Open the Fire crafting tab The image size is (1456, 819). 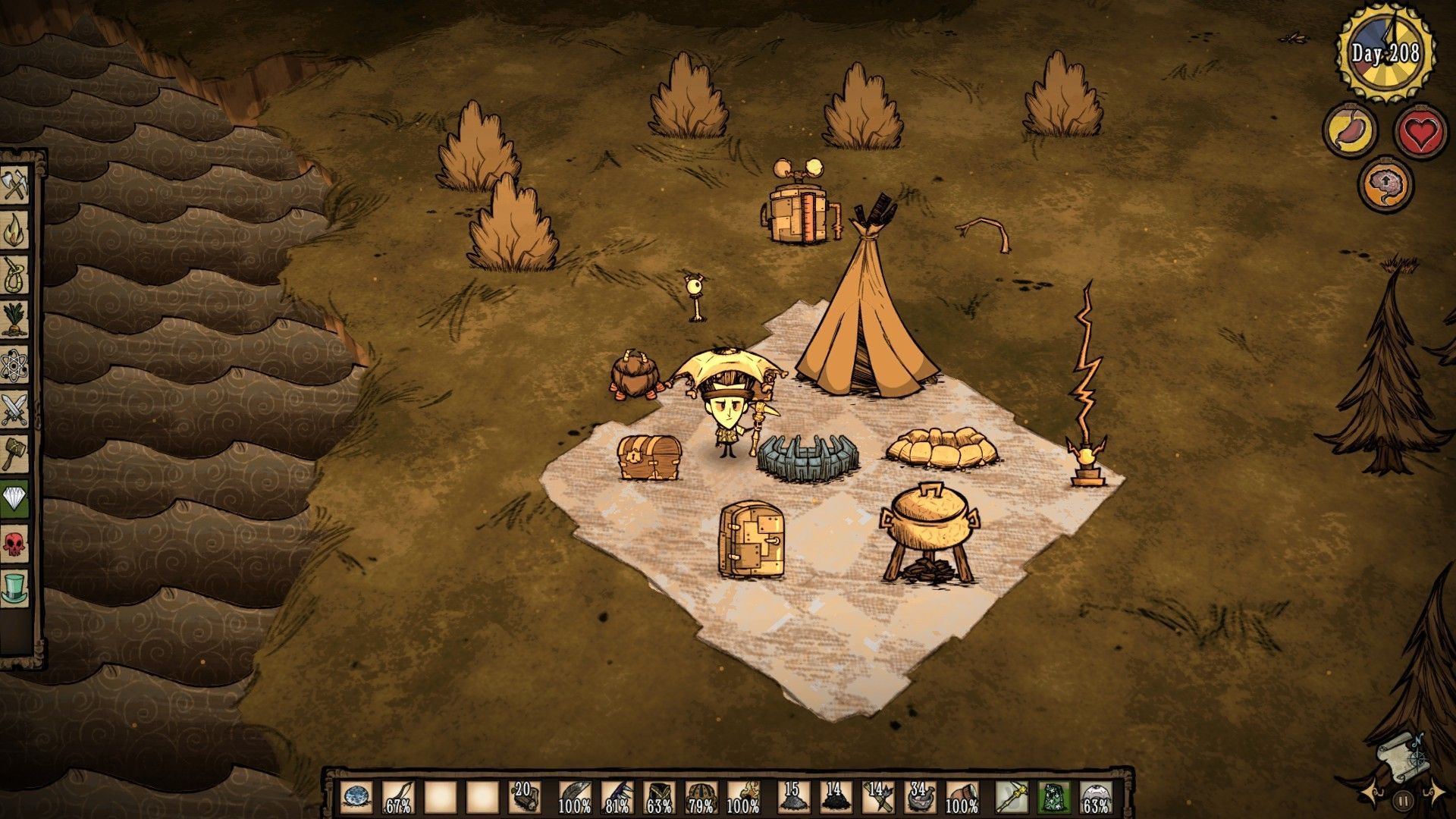click(x=15, y=228)
